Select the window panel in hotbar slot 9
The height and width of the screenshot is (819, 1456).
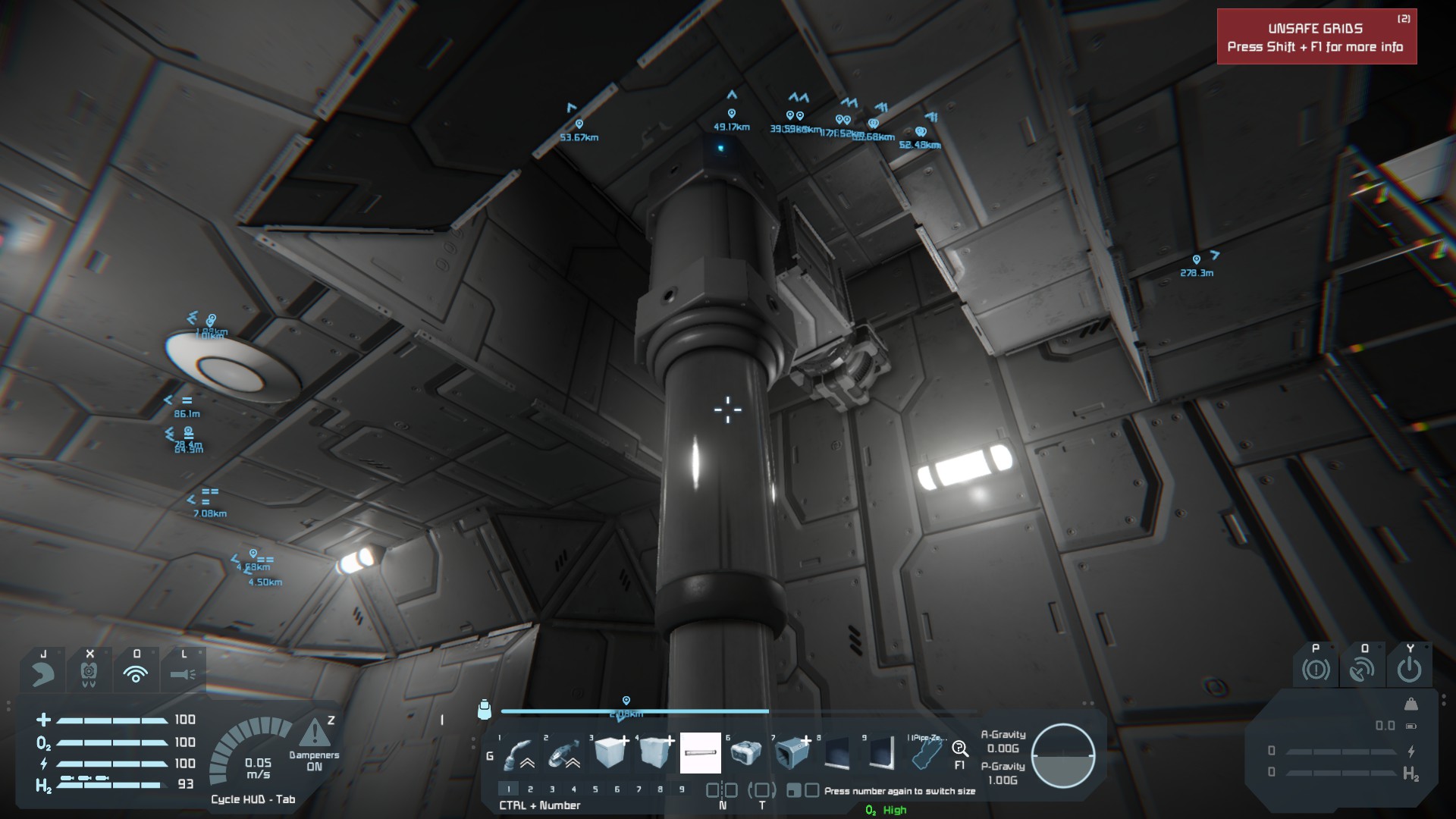(882, 753)
